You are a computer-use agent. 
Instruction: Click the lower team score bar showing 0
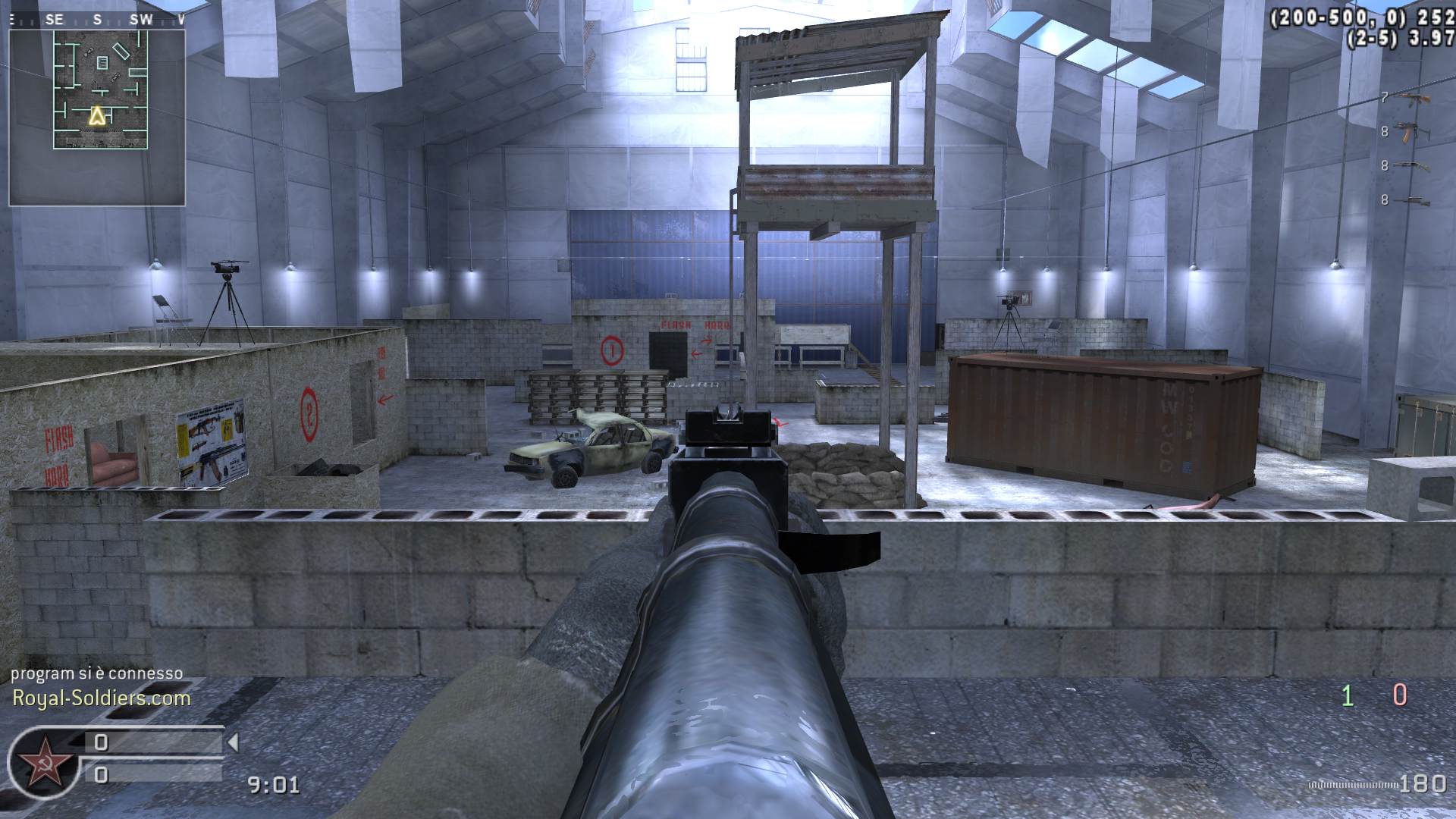tap(101, 775)
